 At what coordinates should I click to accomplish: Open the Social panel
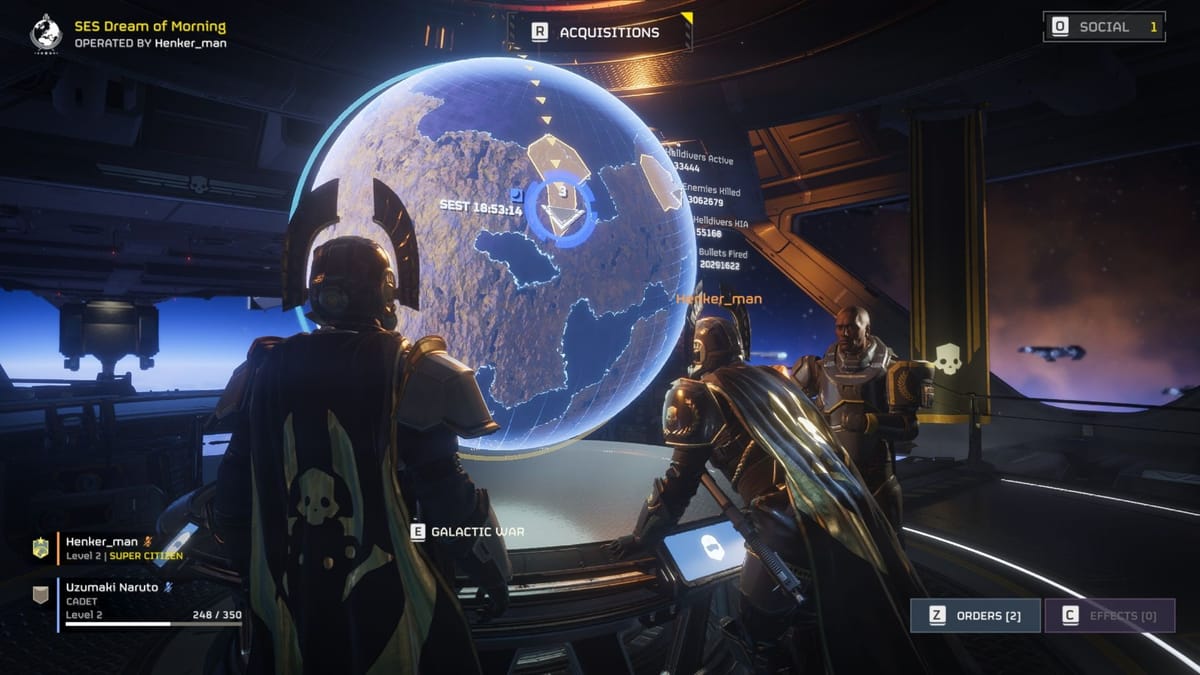(1103, 27)
